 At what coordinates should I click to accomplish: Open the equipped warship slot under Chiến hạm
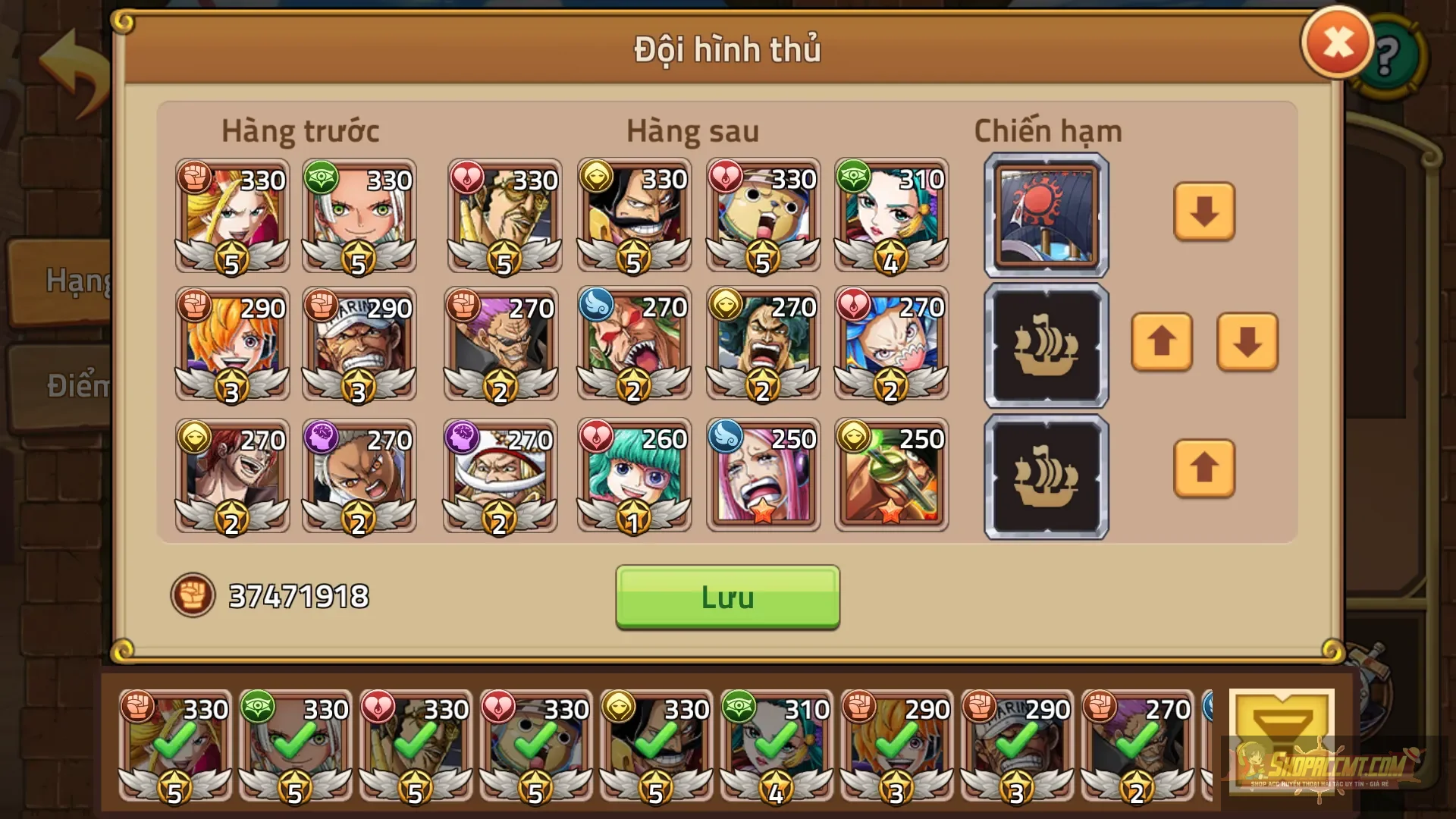(x=1045, y=216)
